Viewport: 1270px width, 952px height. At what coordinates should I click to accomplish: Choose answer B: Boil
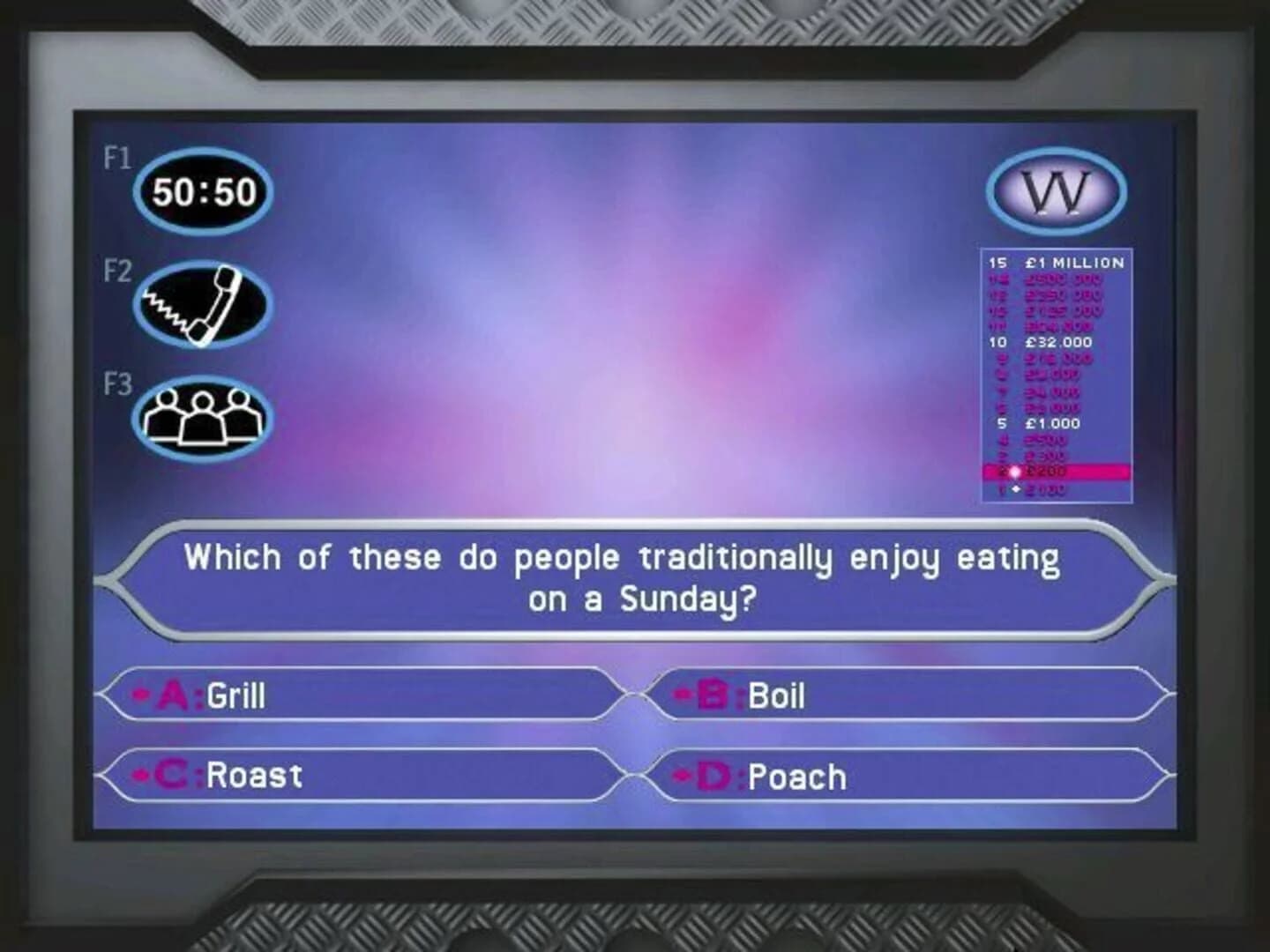[x=773, y=696]
